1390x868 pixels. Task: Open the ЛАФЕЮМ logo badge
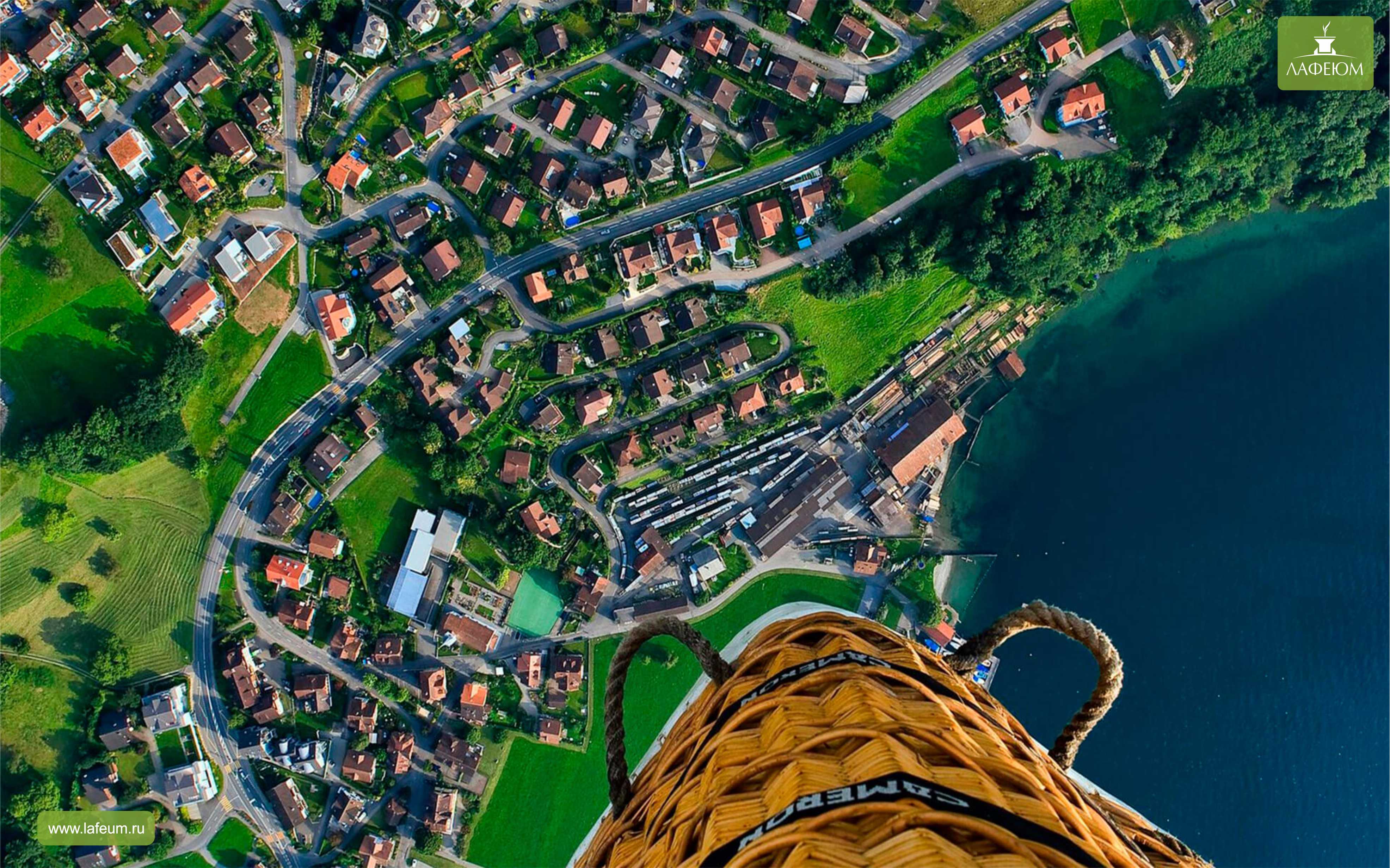pyautogui.click(x=1324, y=54)
